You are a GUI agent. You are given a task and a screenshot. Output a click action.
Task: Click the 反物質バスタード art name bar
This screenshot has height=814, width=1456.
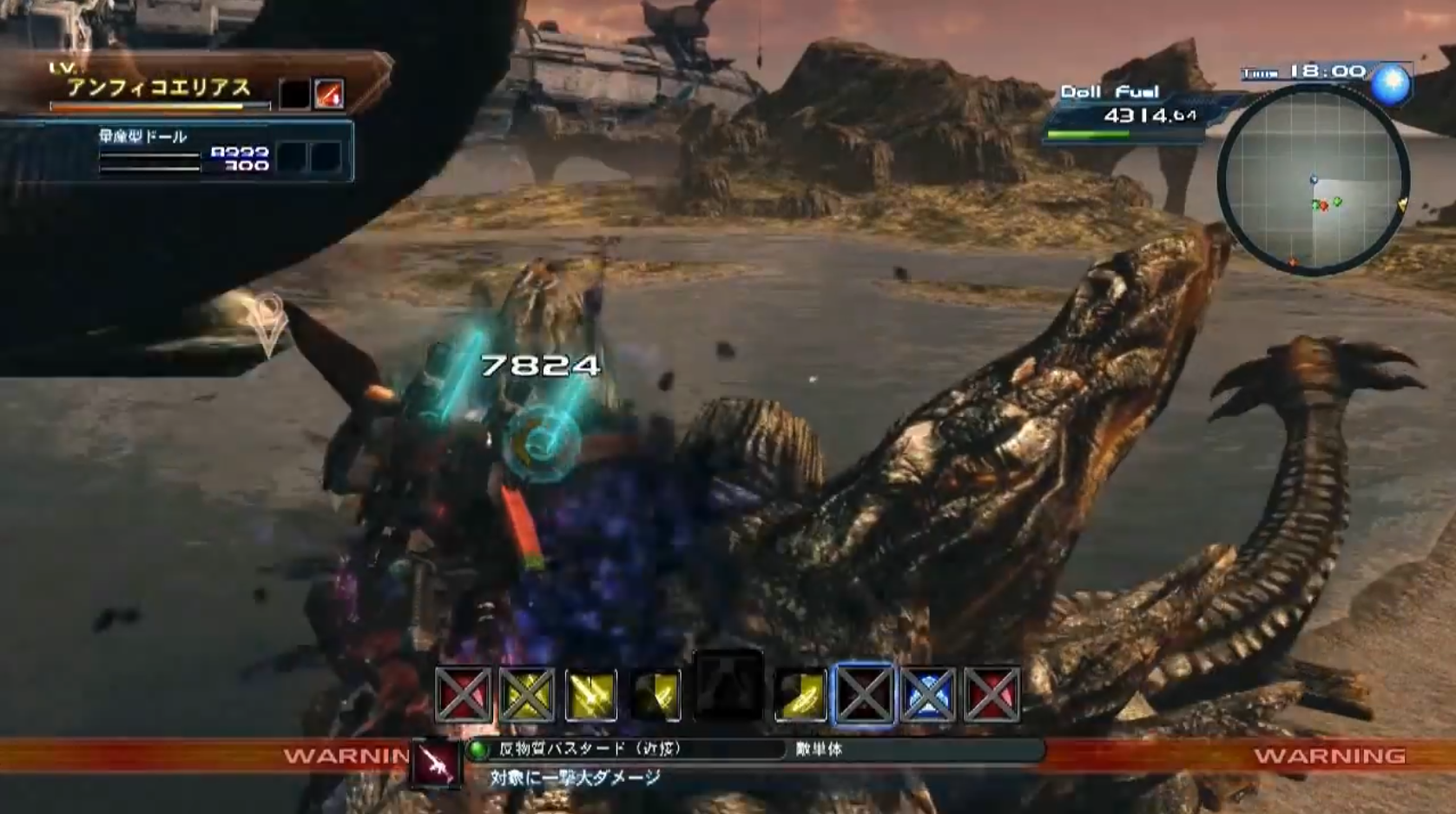625,749
